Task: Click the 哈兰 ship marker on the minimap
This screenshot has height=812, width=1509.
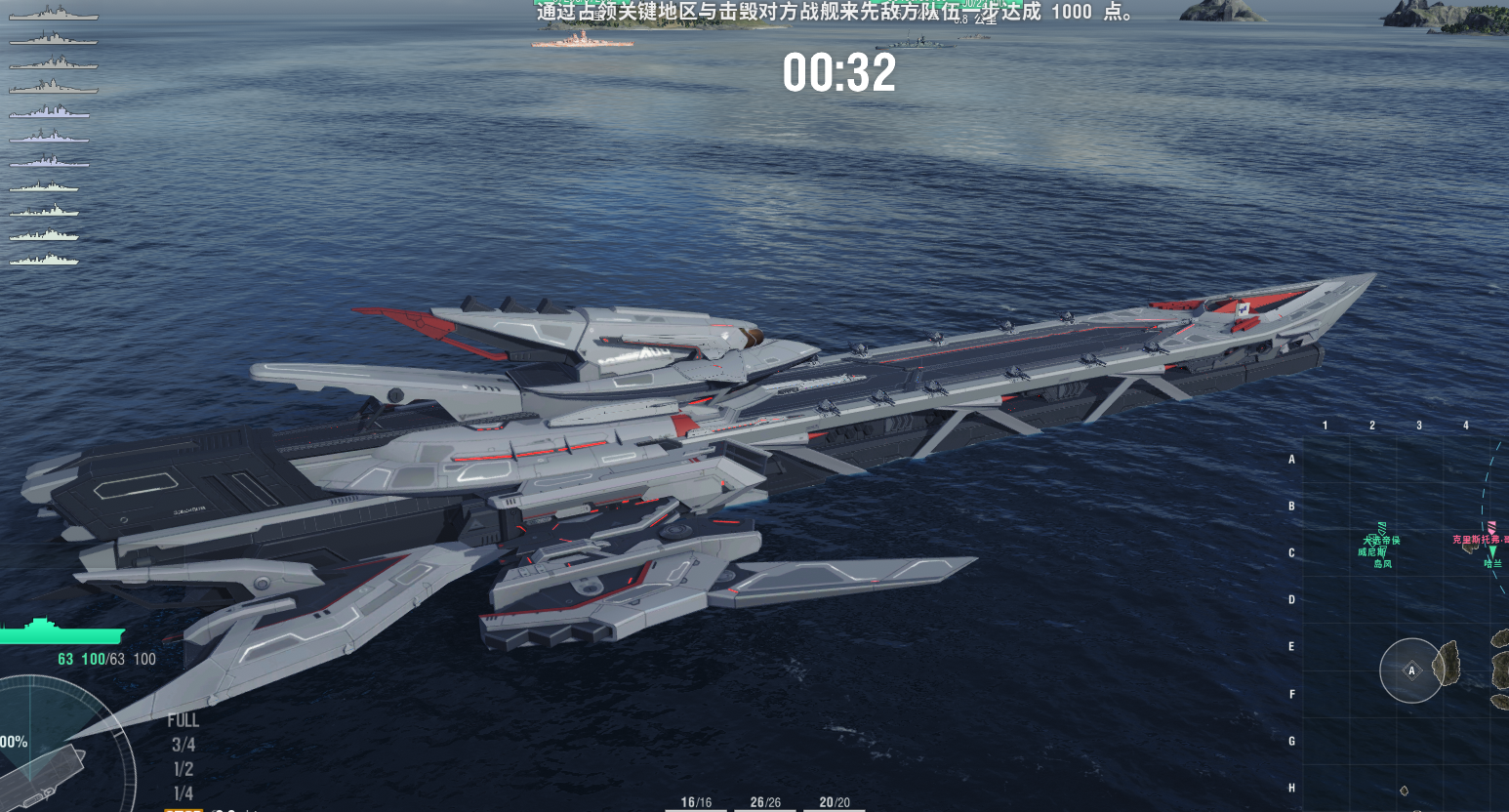Action: click(x=1493, y=563)
